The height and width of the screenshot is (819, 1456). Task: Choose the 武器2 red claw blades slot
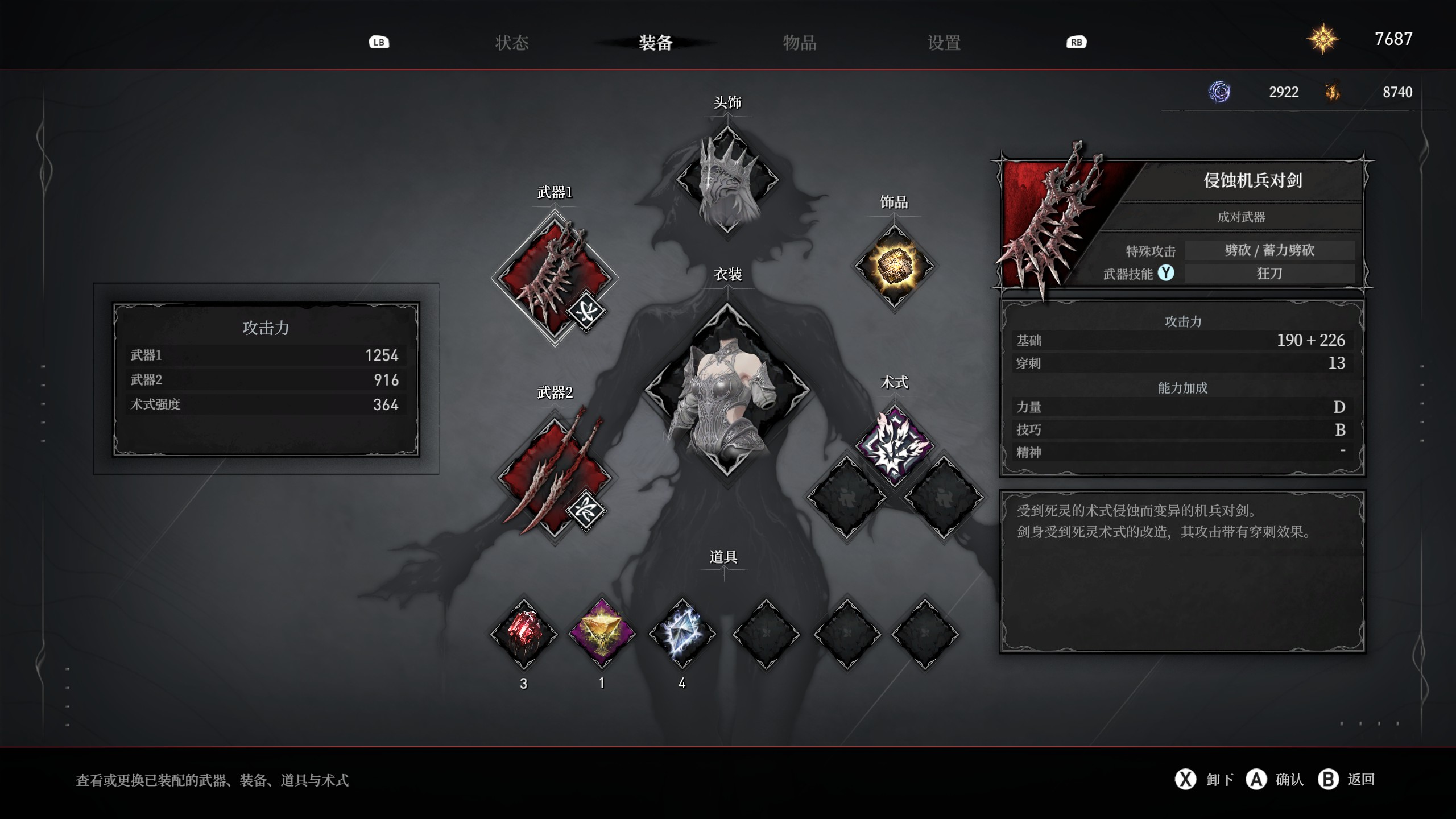[x=553, y=477]
